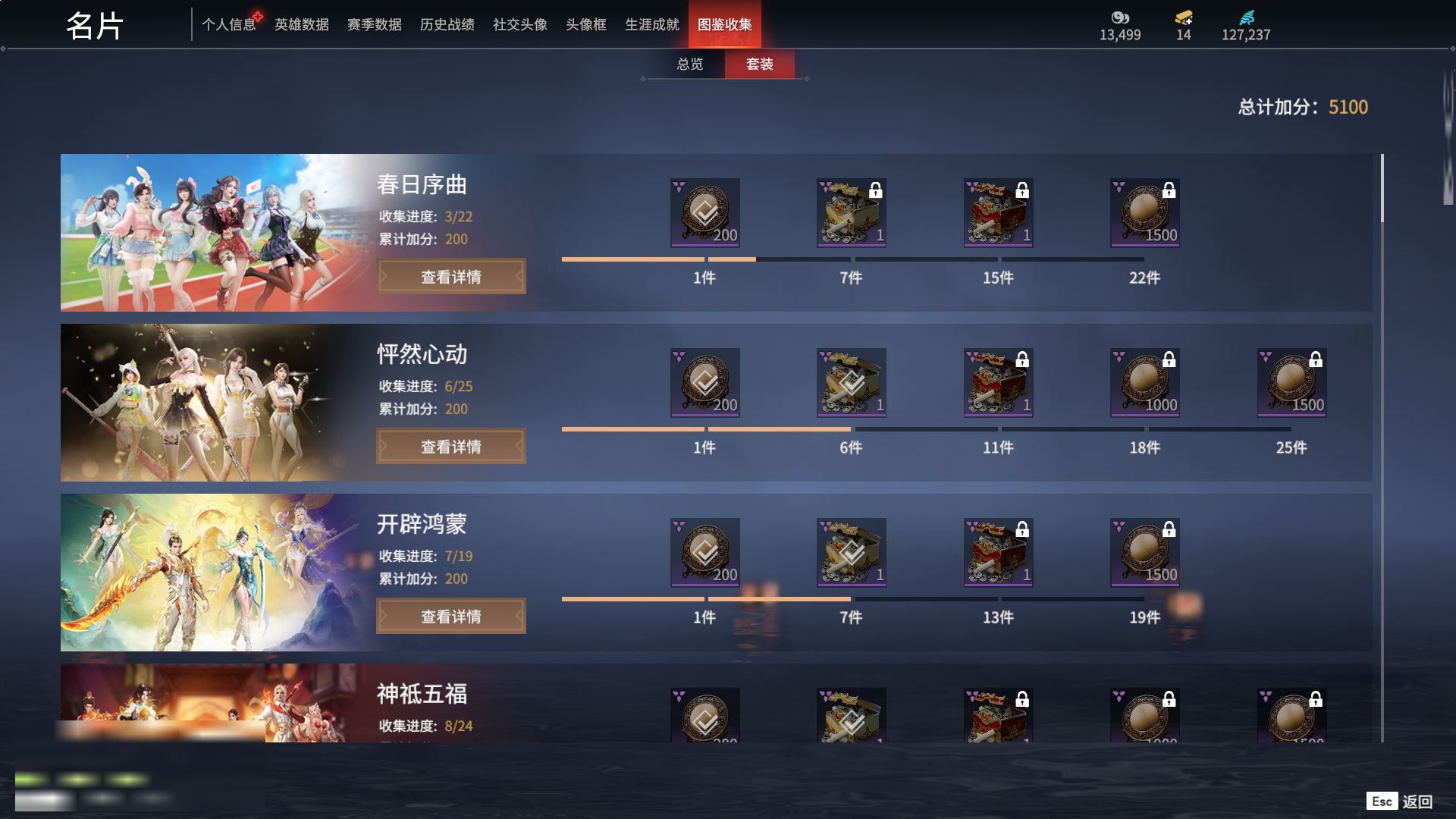The width and height of the screenshot is (1456, 819).
Task: Show the 生涯成就 tab
Action: click(651, 25)
